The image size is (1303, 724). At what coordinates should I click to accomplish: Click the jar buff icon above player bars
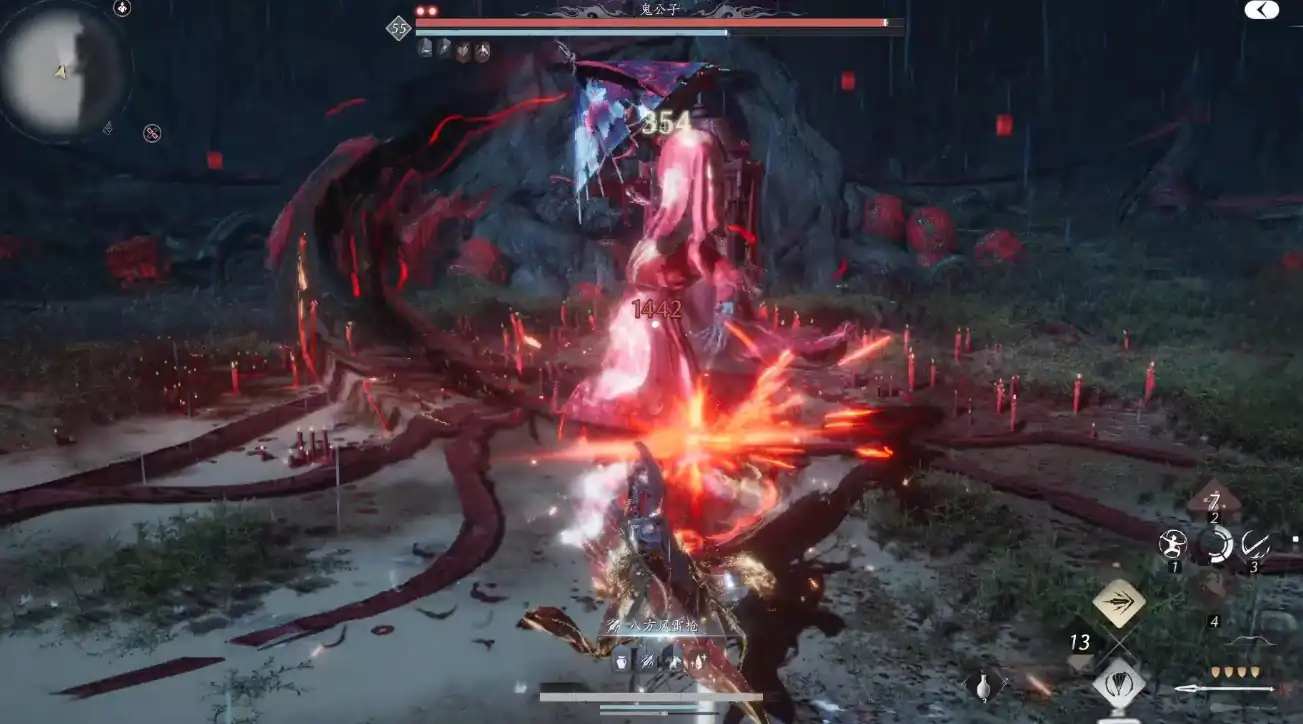(622, 661)
